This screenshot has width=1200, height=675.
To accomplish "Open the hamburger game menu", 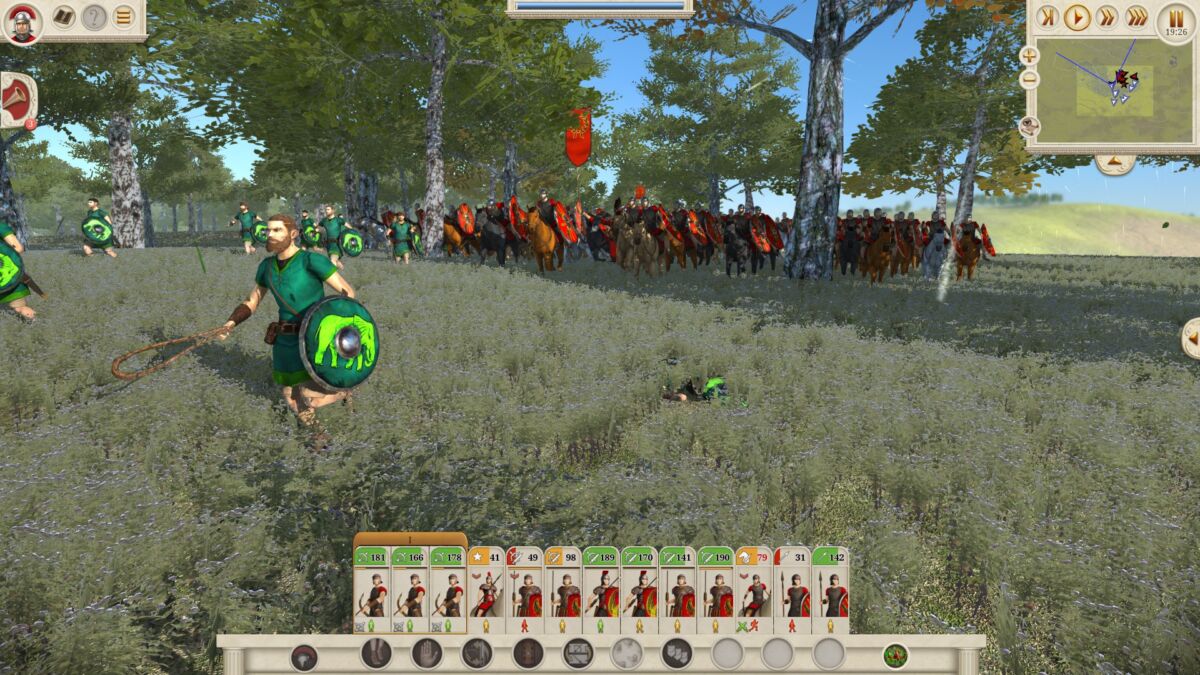I will [x=123, y=17].
